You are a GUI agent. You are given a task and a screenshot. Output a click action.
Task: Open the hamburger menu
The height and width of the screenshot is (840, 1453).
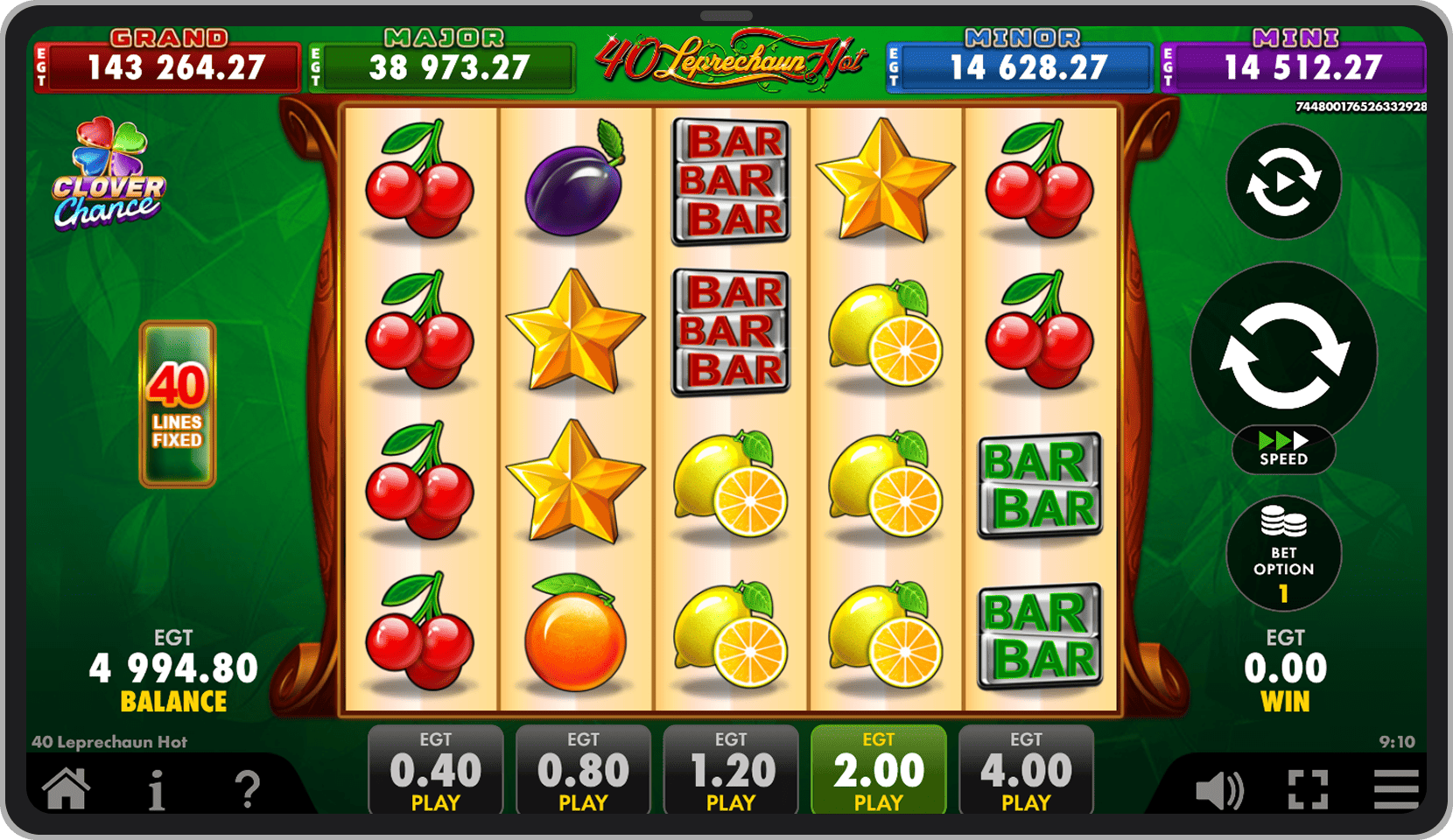1395,791
